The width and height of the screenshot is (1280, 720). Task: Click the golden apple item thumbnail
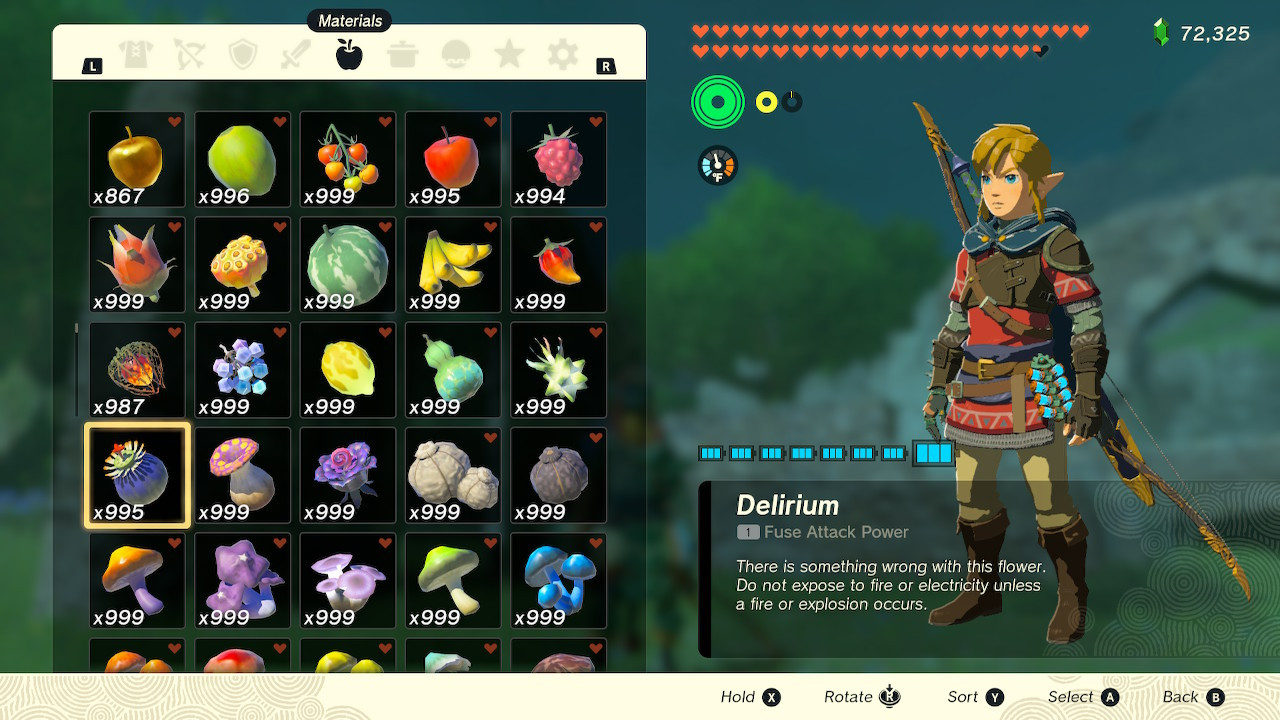click(136, 159)
